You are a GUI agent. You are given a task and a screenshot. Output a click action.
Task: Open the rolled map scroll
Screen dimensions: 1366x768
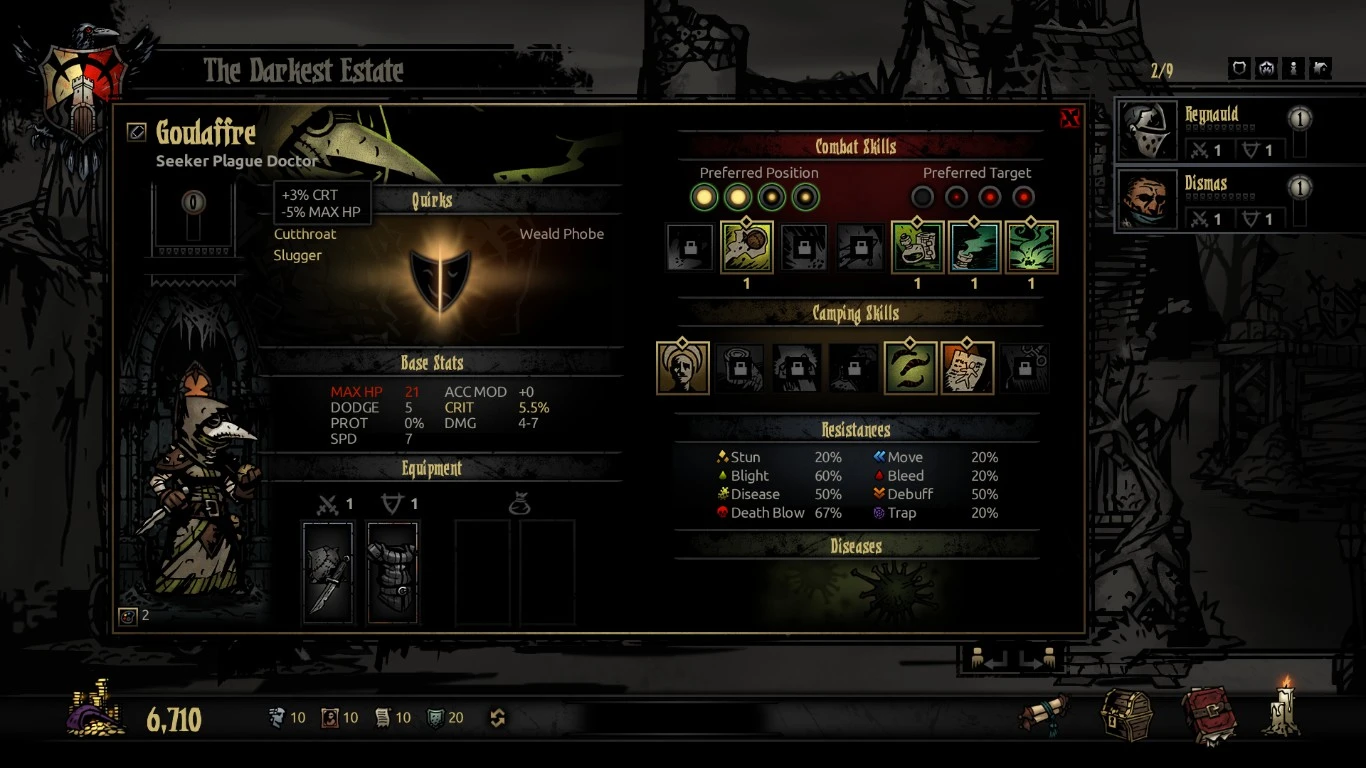1045,714
